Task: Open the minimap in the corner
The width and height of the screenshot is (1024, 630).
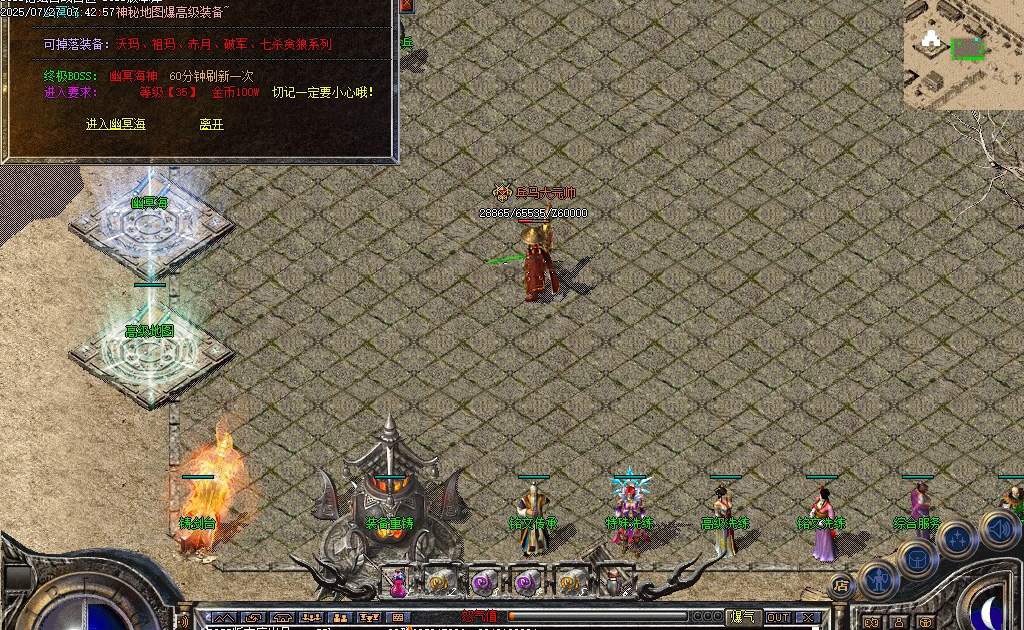Action: (963, 54)
